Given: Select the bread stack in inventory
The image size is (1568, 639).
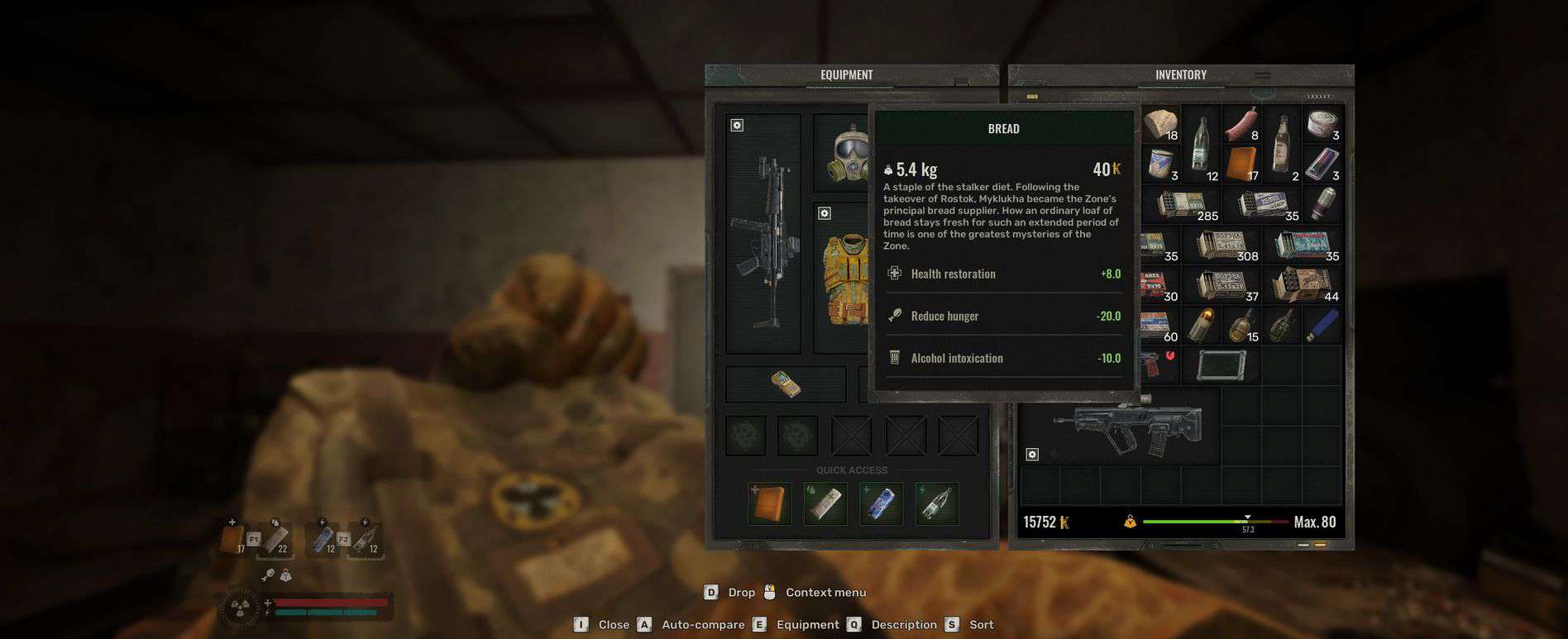Looking at the screenshot, I should [x=1160, y=124].
